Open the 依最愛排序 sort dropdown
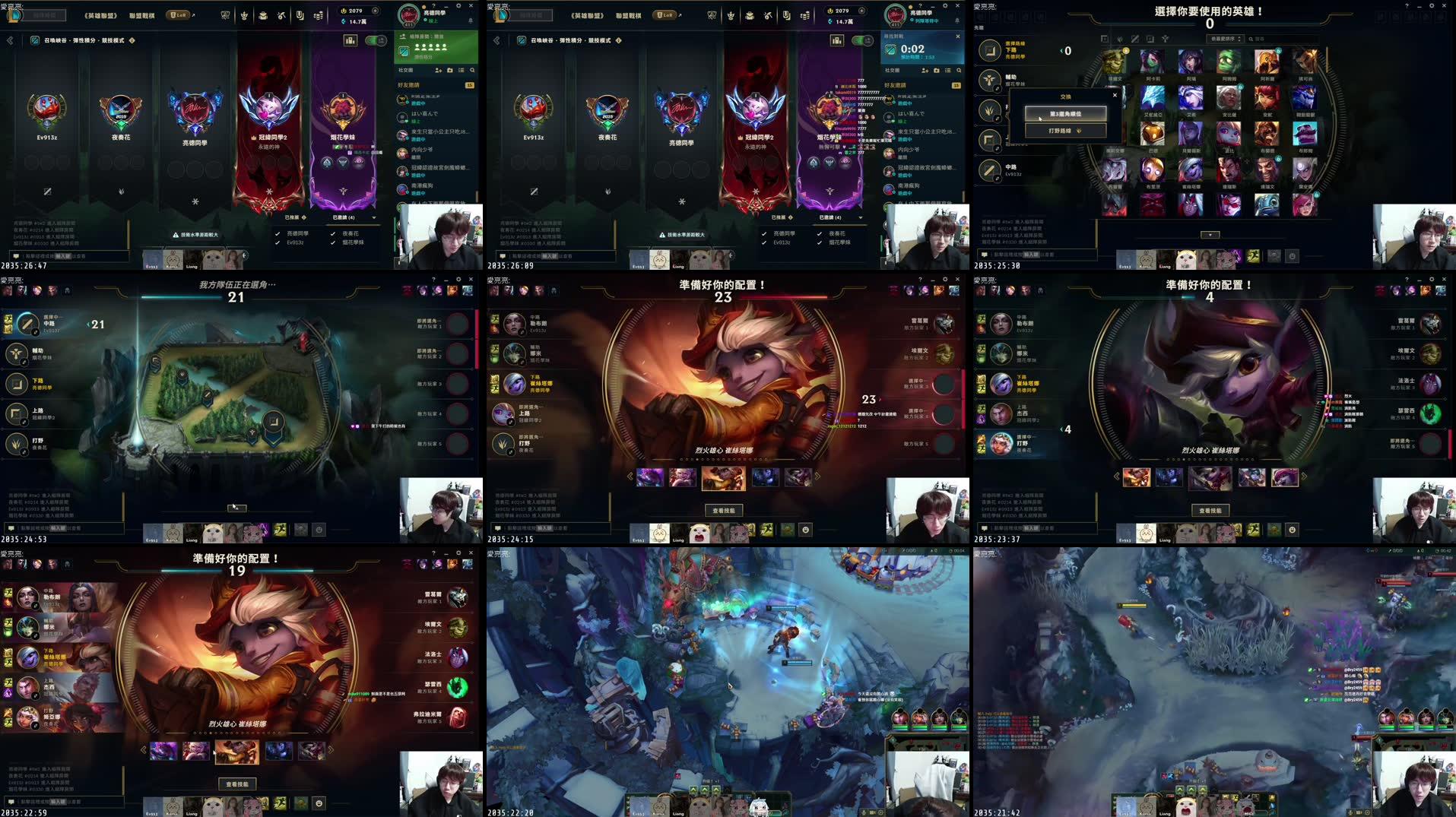This screenshot has width=1456, height=817. pyautogui.click(x=1224, y=38)
